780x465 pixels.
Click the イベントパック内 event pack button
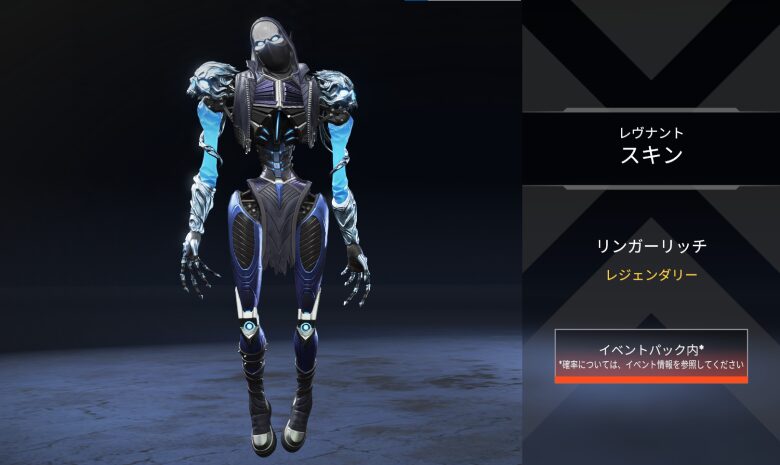tap(651, 356)
